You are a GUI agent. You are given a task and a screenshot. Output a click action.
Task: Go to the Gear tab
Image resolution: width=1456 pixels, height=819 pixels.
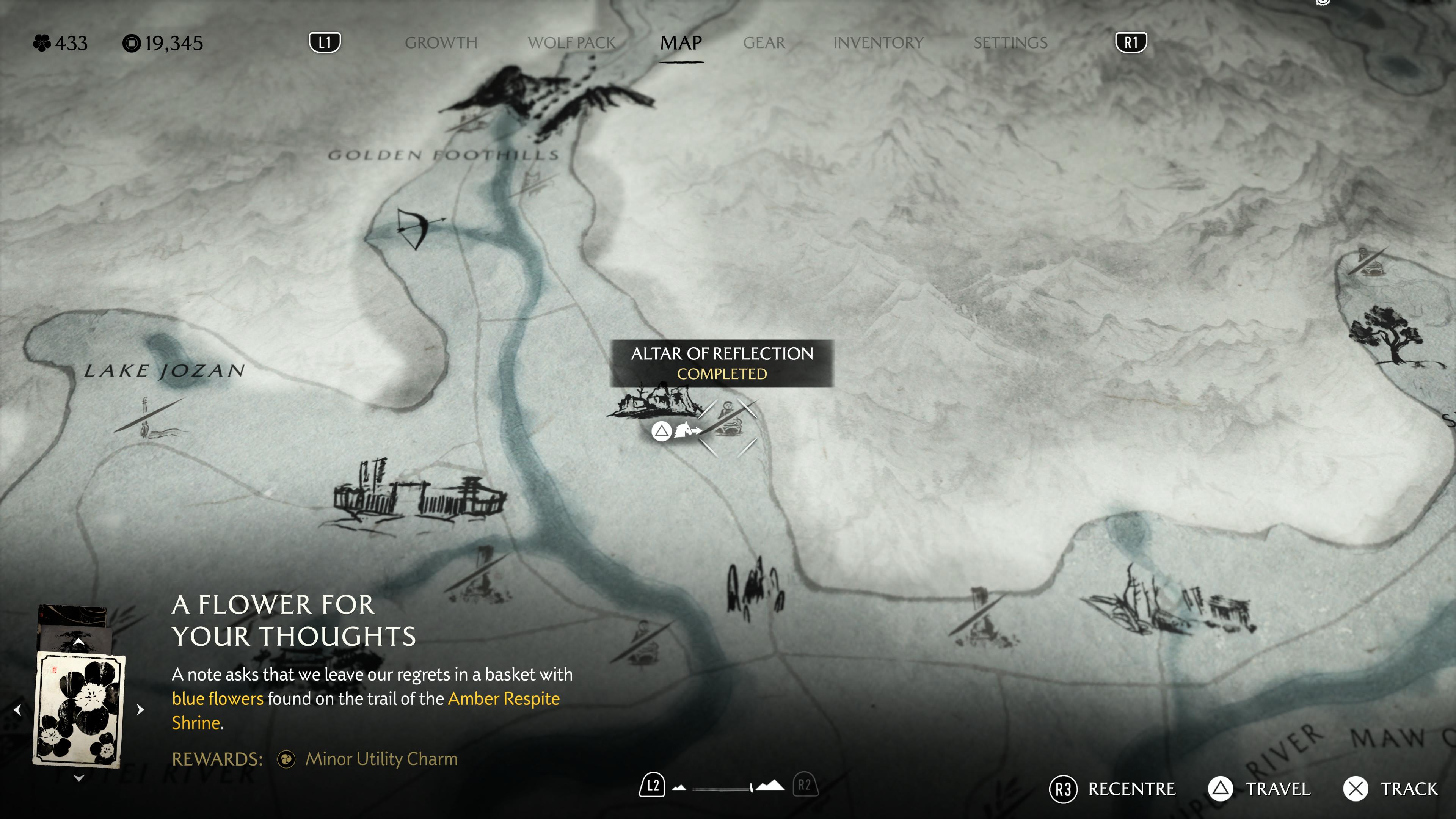(x=764, y=43)
